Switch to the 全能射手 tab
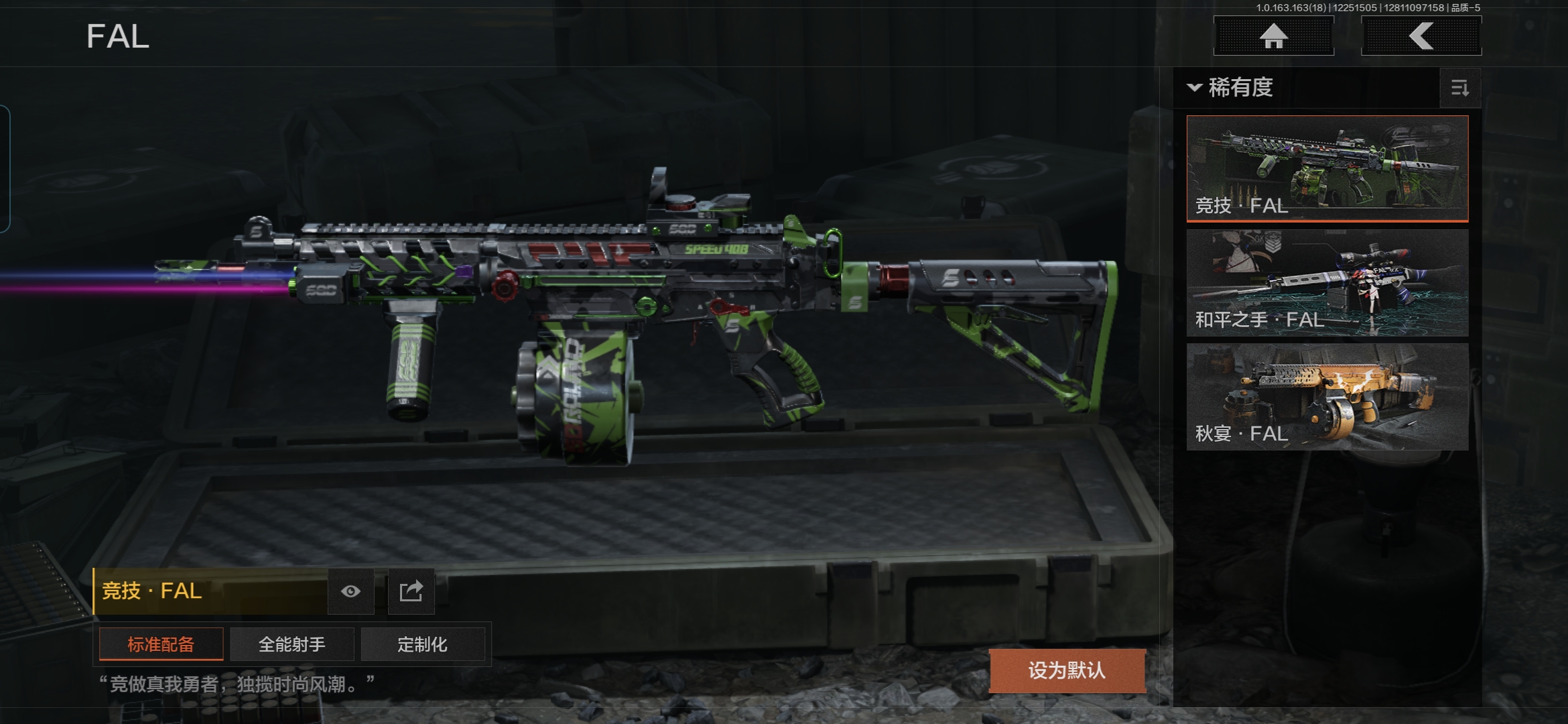The height and width of the screenshot is (724, 1568). coord(291,644)
